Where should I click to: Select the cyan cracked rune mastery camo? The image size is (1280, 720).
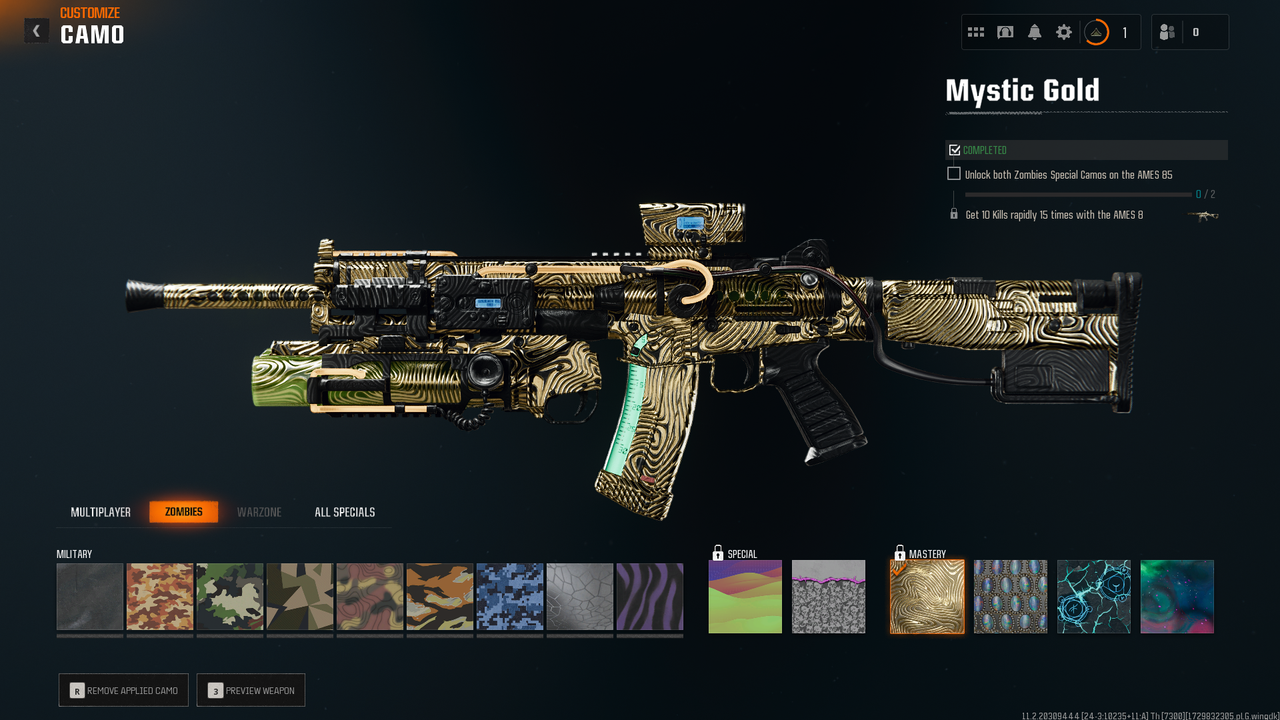pos(1094,596)
